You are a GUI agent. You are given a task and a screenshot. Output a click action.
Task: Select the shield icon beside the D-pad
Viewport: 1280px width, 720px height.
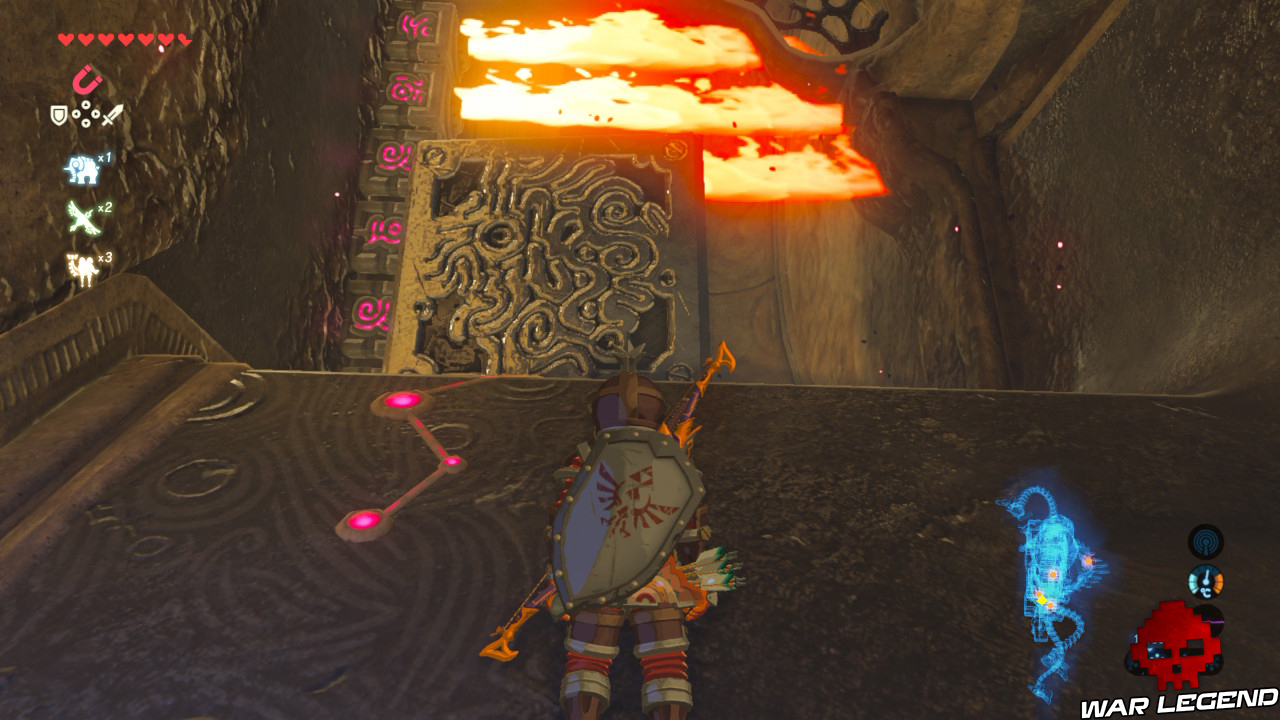tap(58, 113)
